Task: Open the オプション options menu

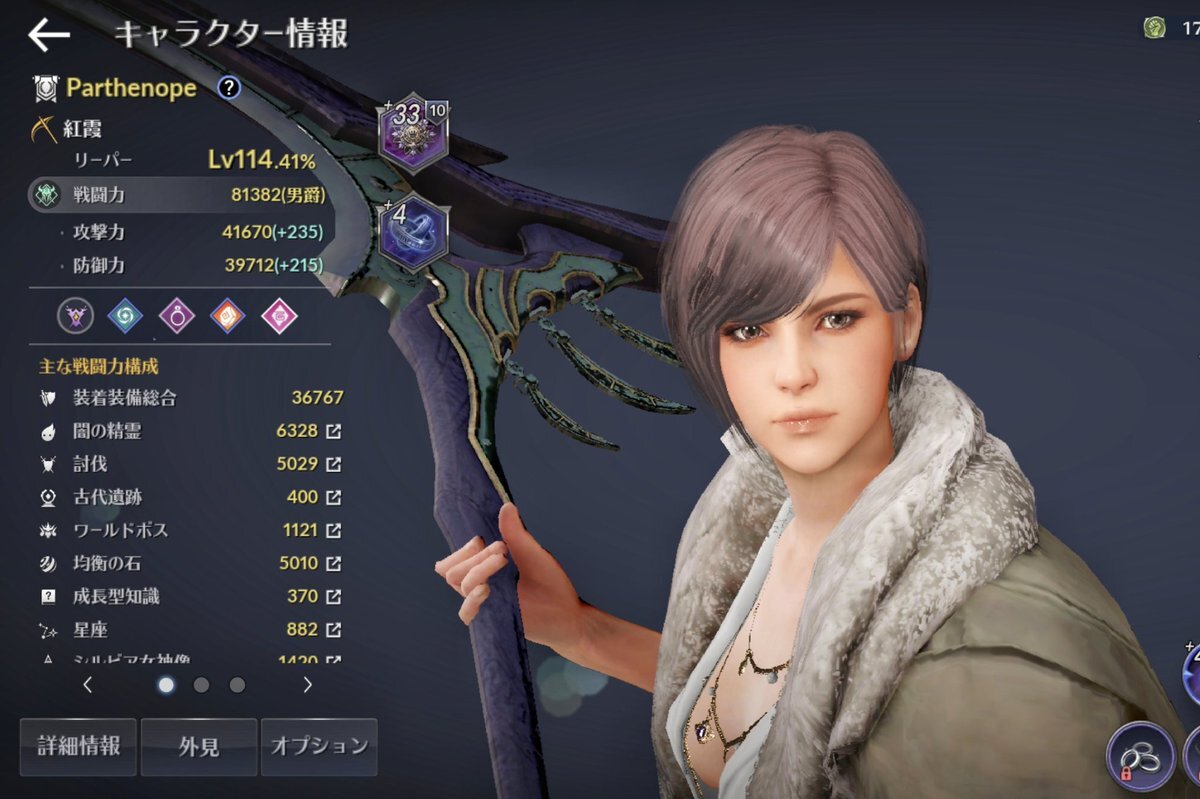Action: (x=319, y=746)
